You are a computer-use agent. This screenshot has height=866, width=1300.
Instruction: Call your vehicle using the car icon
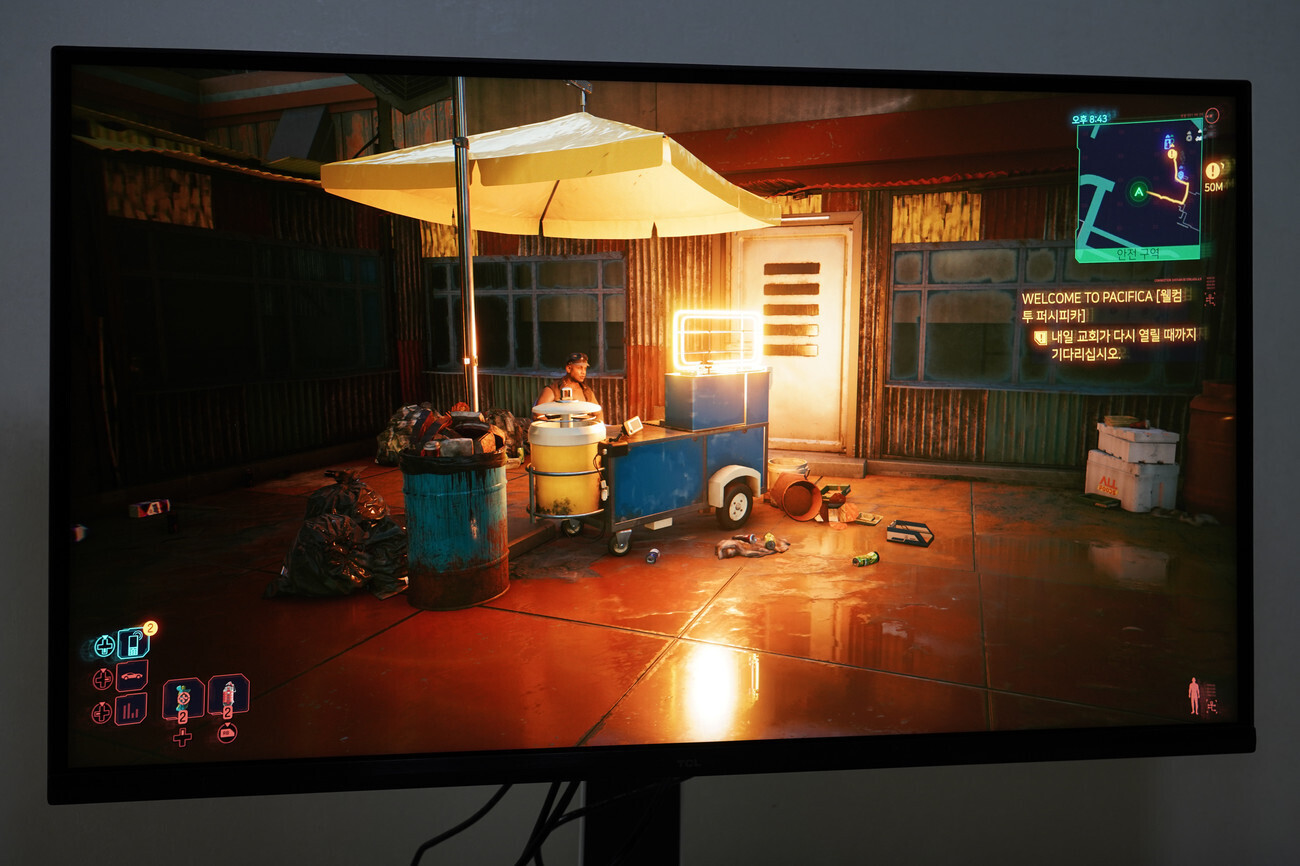(131, 675)
